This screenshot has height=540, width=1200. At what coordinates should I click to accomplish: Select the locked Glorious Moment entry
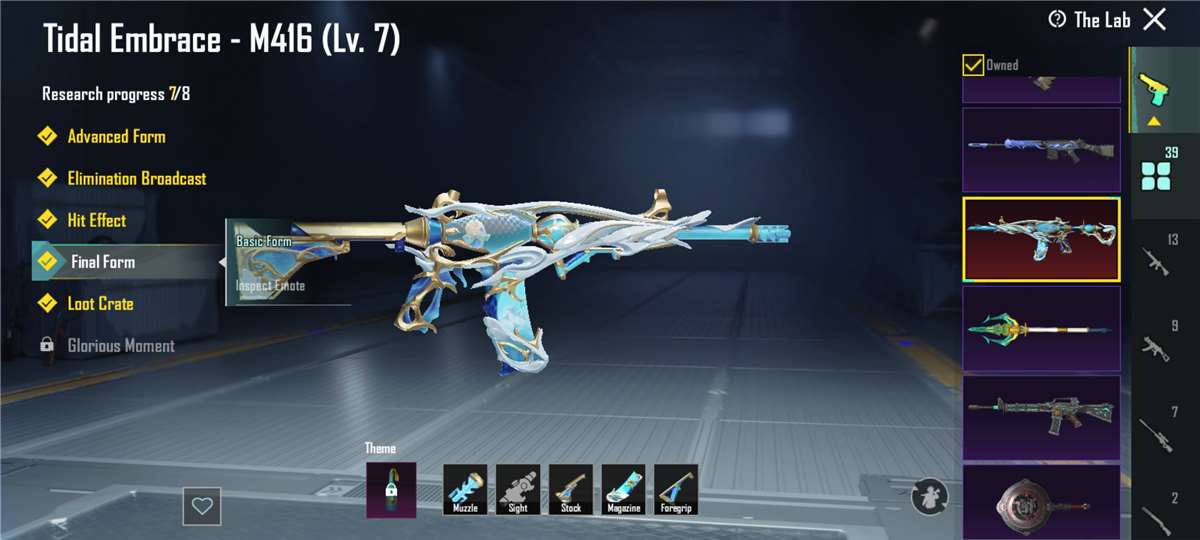point(120,346)
